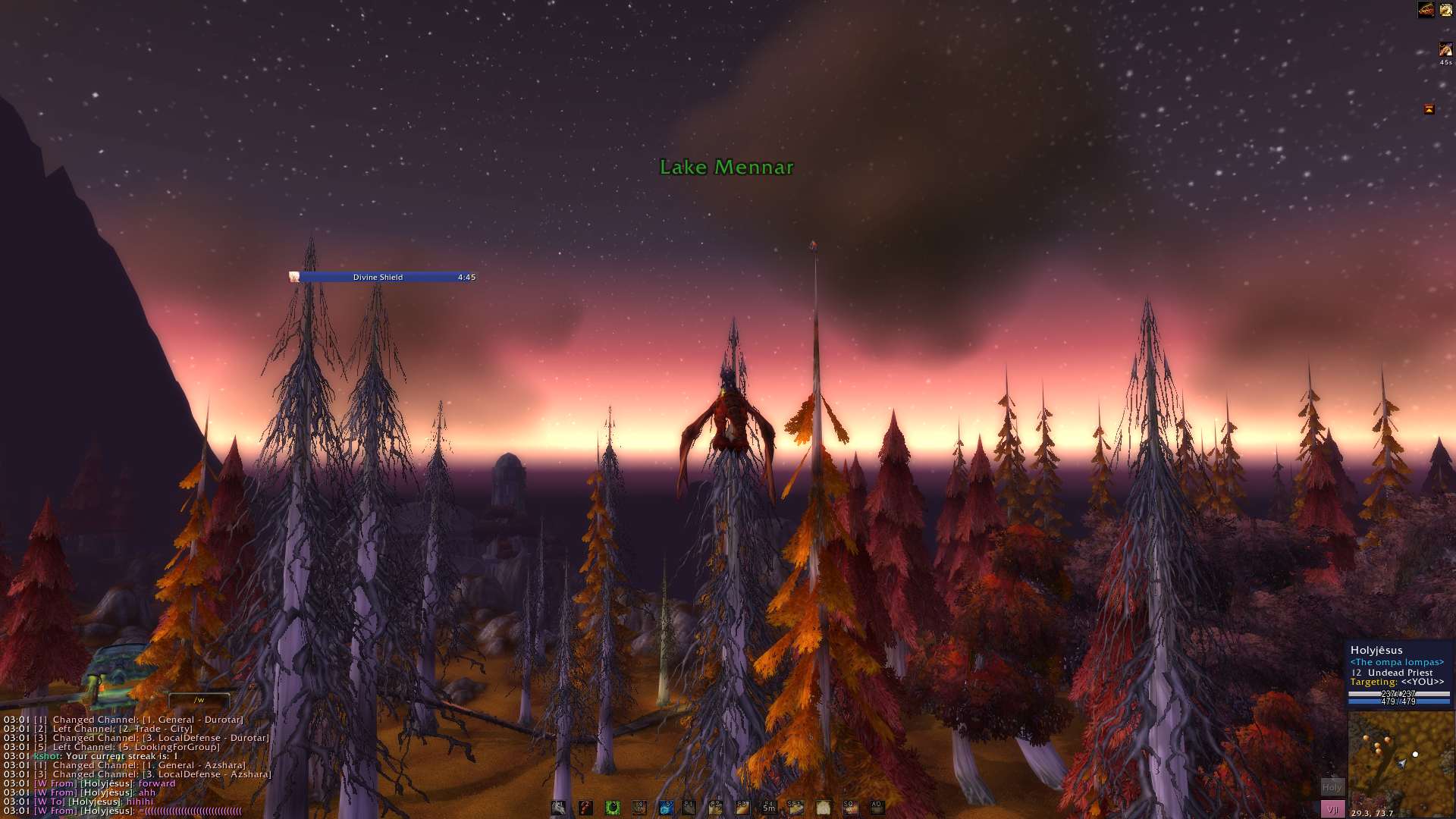Click the Divine Shield timer bar
Screen dimensions: 1456x819
point(383,277)
